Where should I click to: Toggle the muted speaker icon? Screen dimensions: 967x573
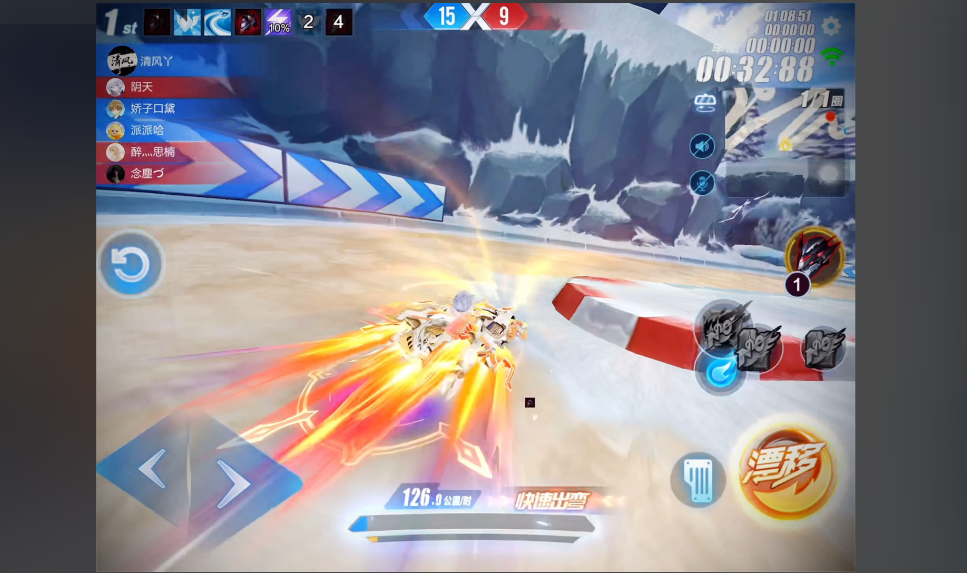(703, 147)
